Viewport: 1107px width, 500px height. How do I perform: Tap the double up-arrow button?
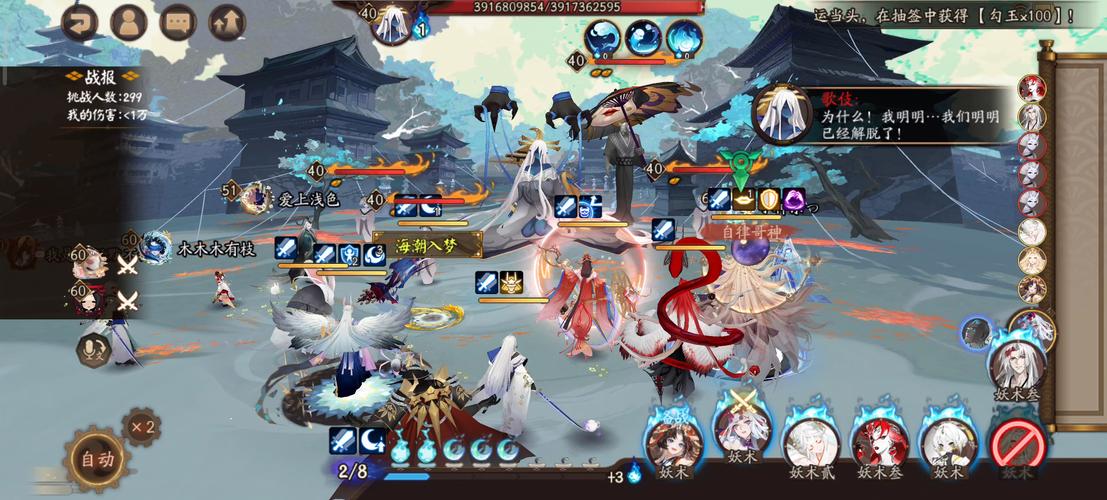coord(227,22)
